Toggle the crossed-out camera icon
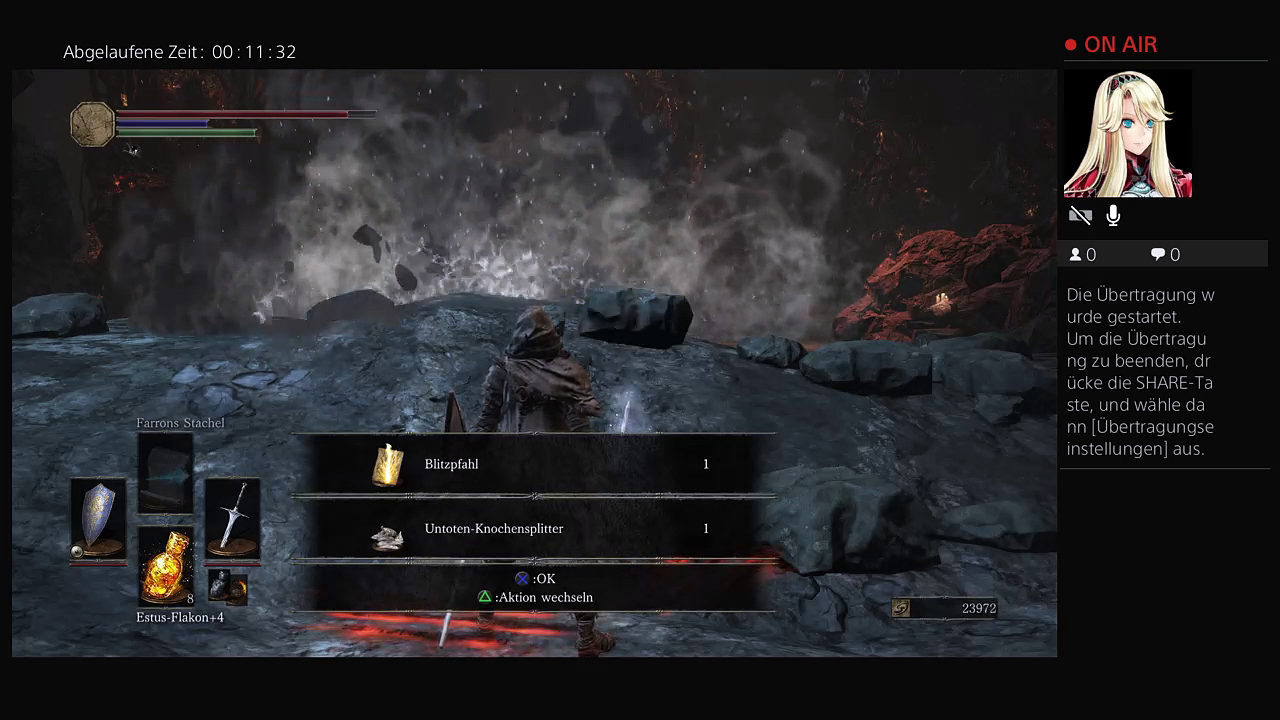Screen dimensions: 1280x720 tap(1080, 216)
